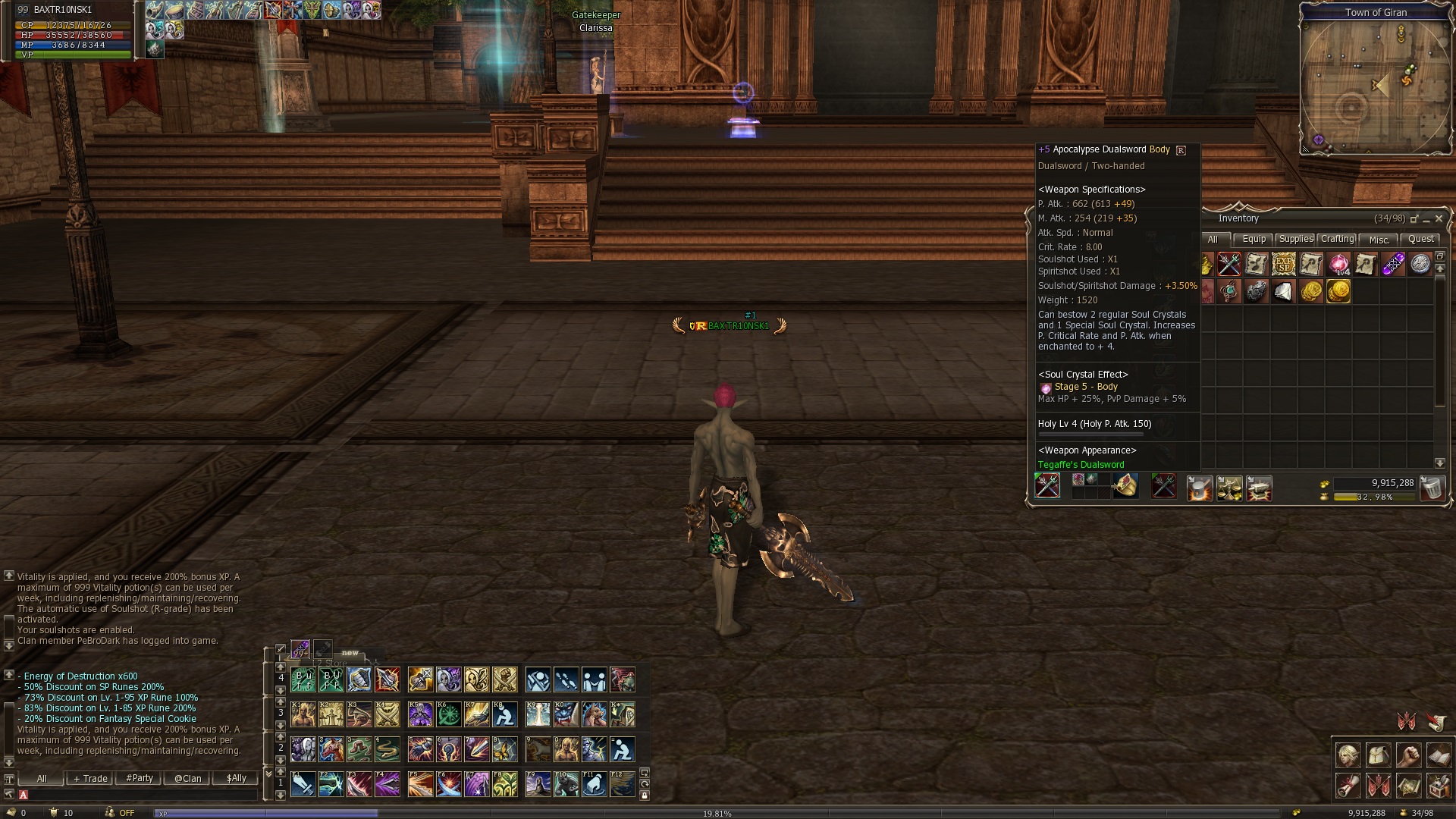Close the Inventory window
The width and height of the screenshot is (1456, 819).
[1439, 218]
